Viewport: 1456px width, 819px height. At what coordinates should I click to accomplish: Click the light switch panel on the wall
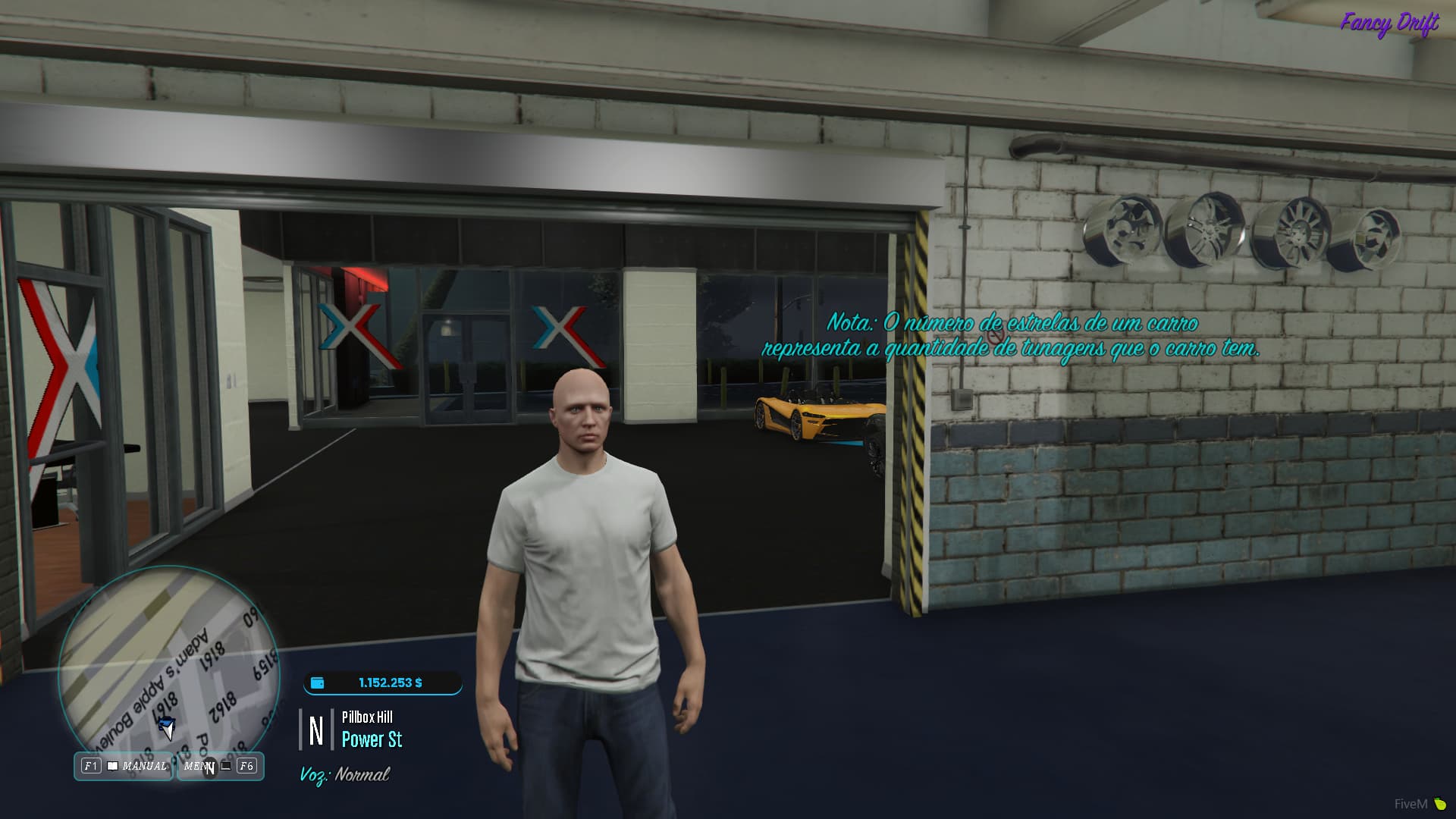[x=962, y=400]
